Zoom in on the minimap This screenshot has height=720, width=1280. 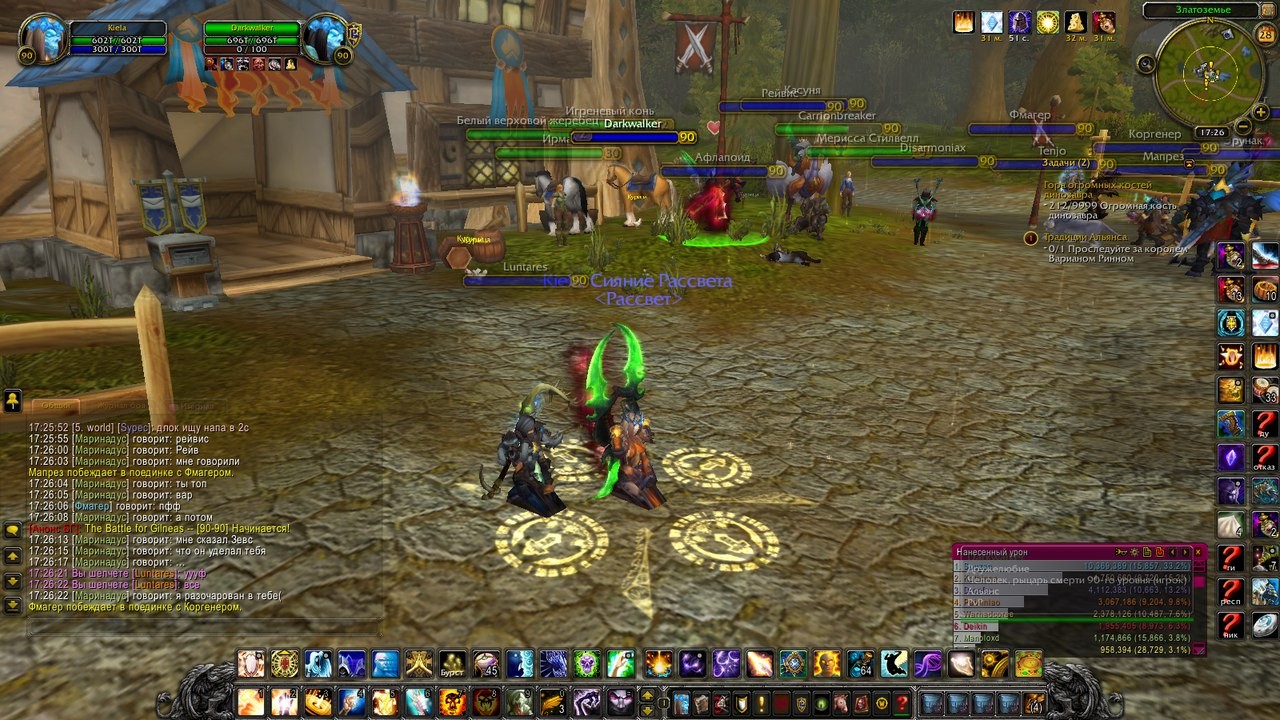tap(1262, 112)
